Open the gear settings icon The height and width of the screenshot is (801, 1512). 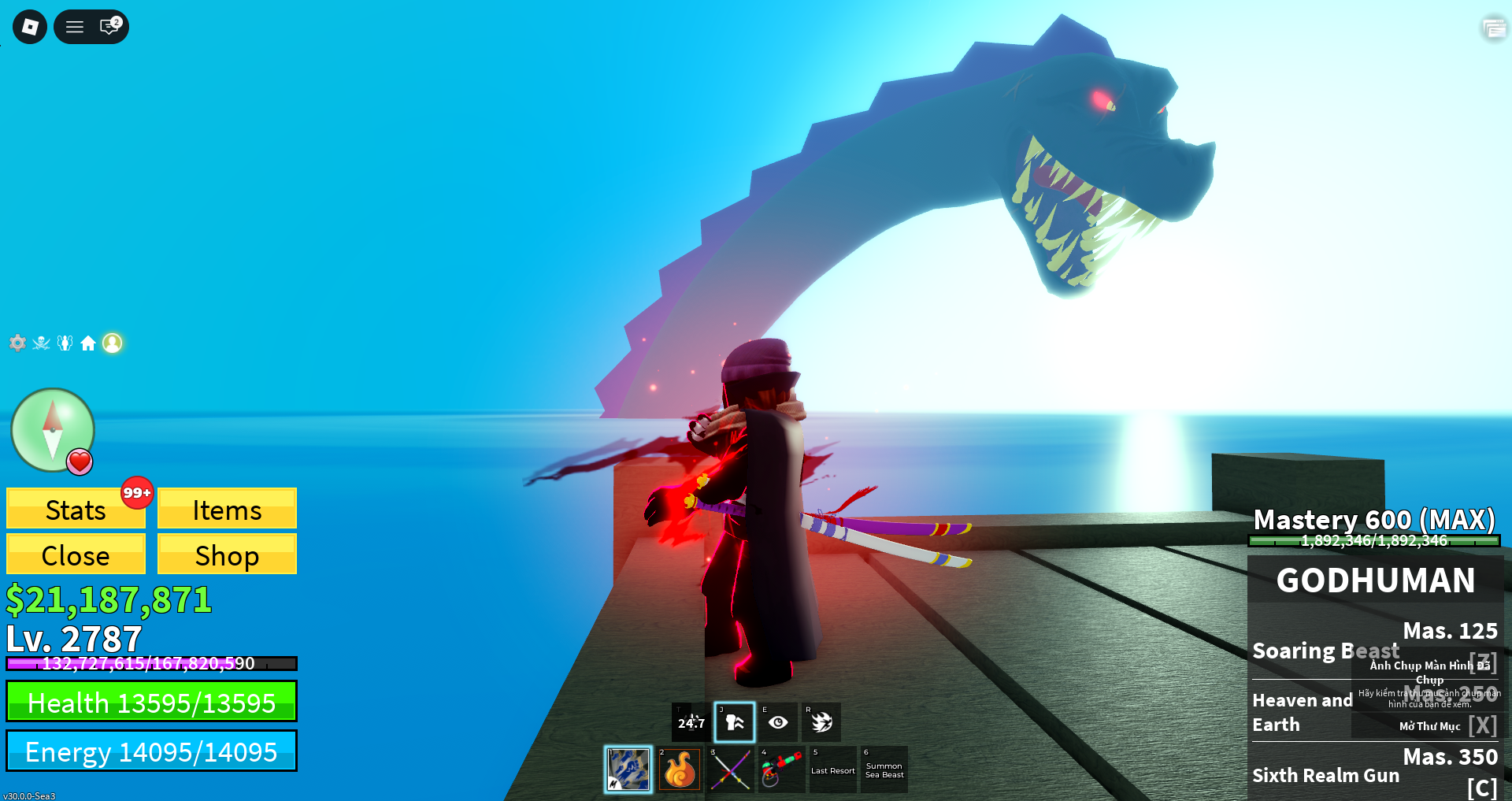pyautogui.click(x=17, y=343)
